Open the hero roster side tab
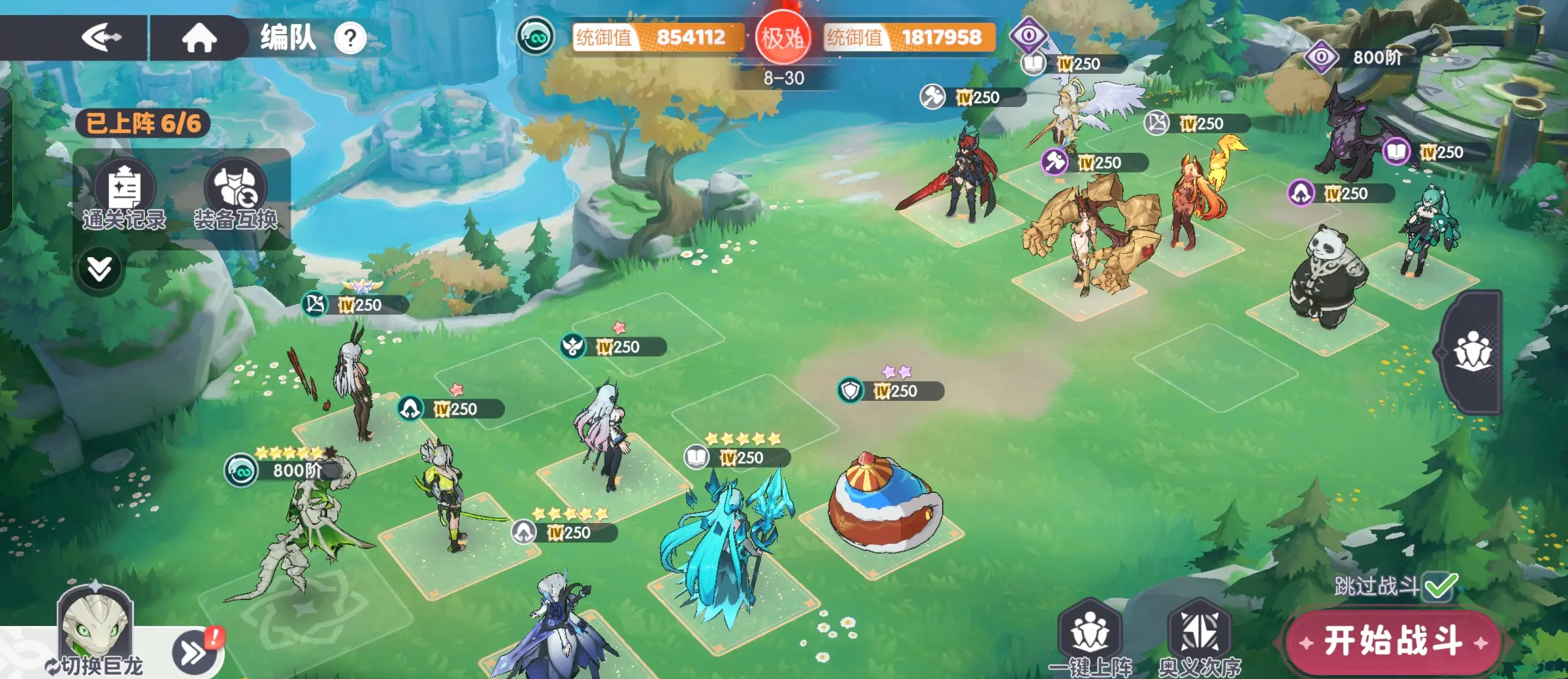Viewport: 1568px width, 679px height. coord(1473,352)
